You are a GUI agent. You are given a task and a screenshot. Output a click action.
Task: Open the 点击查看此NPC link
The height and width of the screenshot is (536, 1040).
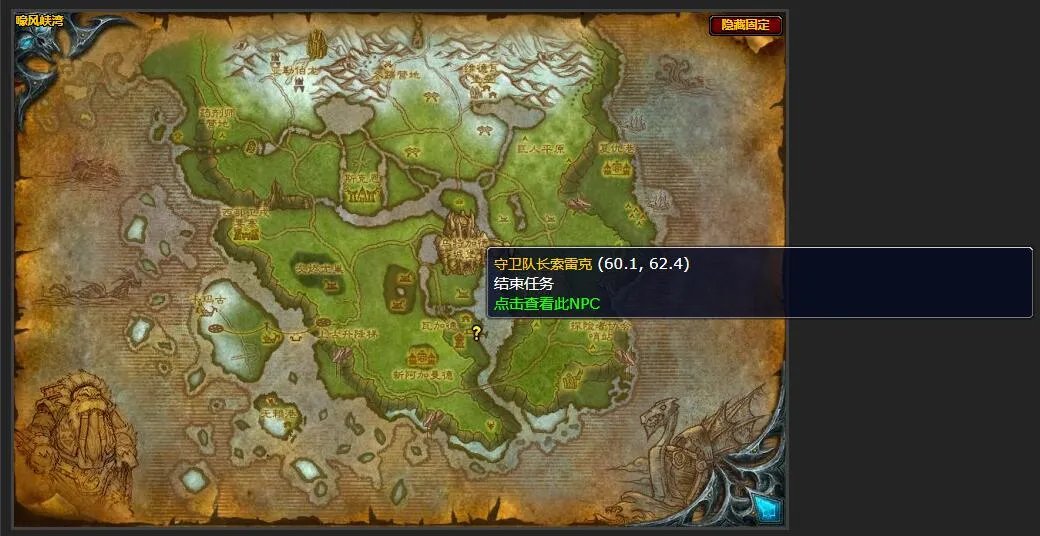546,303
